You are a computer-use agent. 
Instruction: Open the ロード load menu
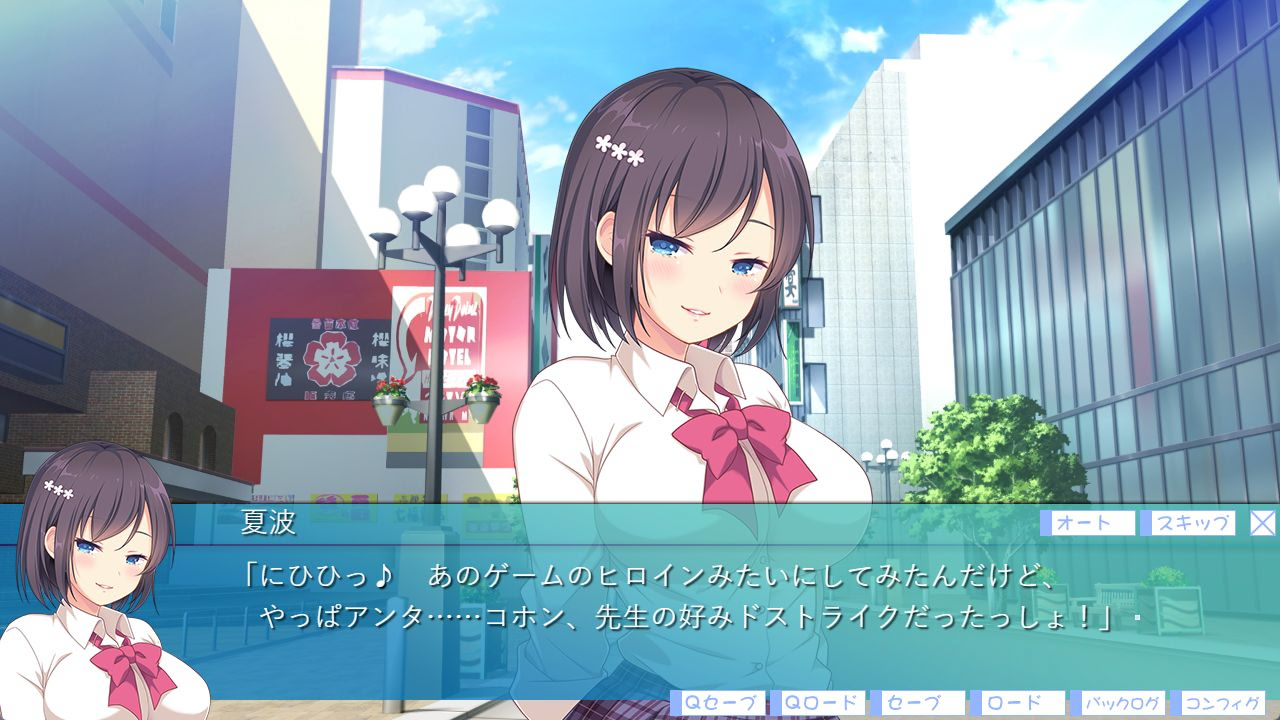point(1018,703)
